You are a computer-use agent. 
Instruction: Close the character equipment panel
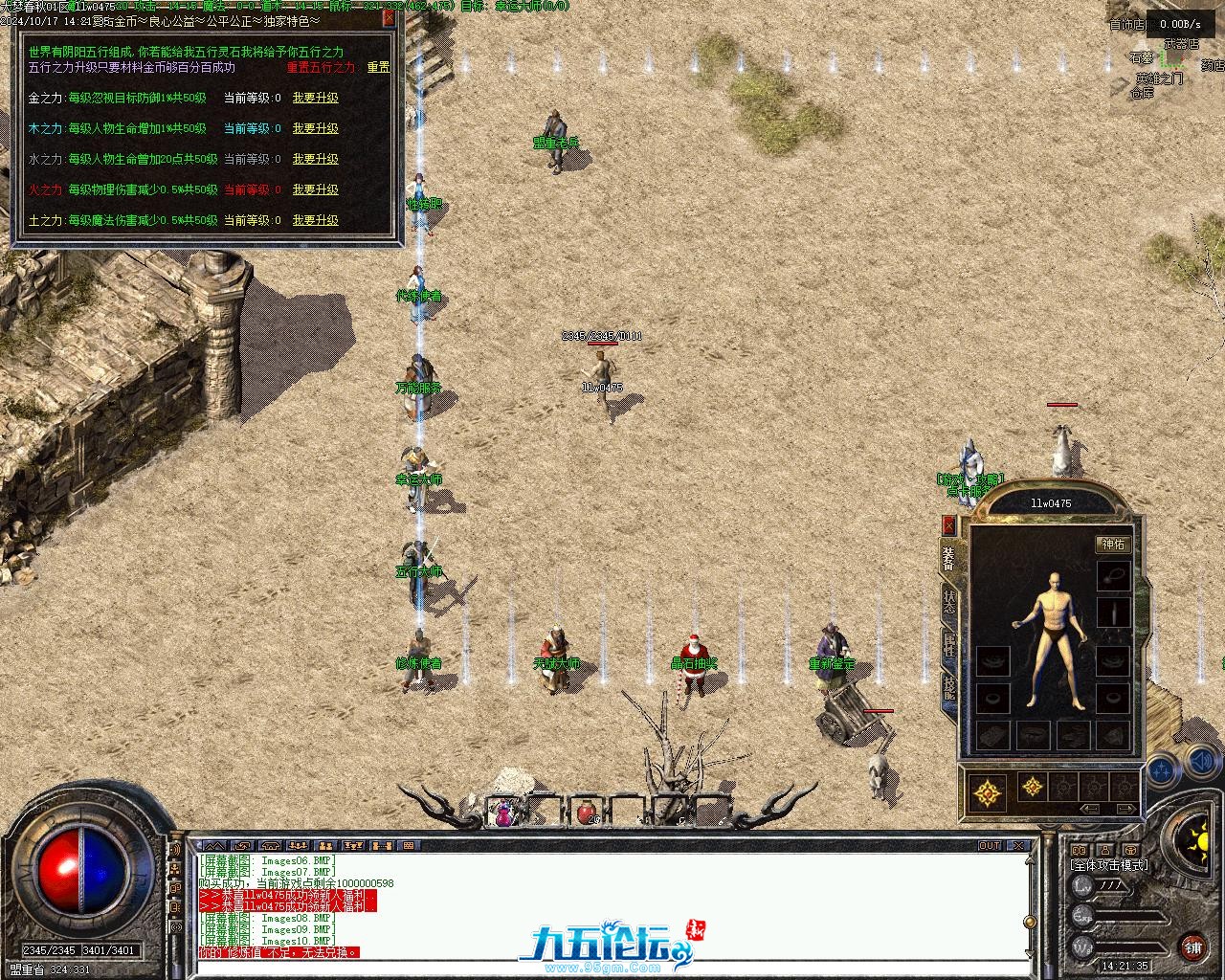tap(948, 524)
